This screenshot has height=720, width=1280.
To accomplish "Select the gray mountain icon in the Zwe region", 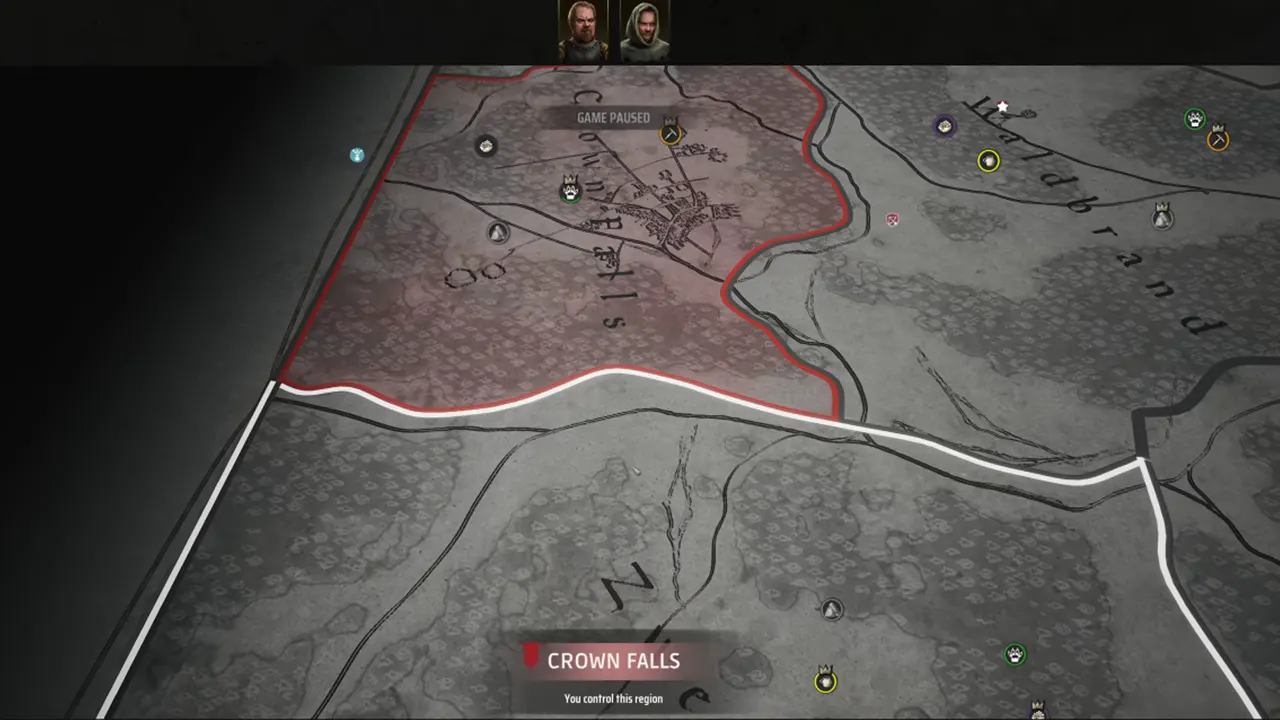I will coord(833,607).
